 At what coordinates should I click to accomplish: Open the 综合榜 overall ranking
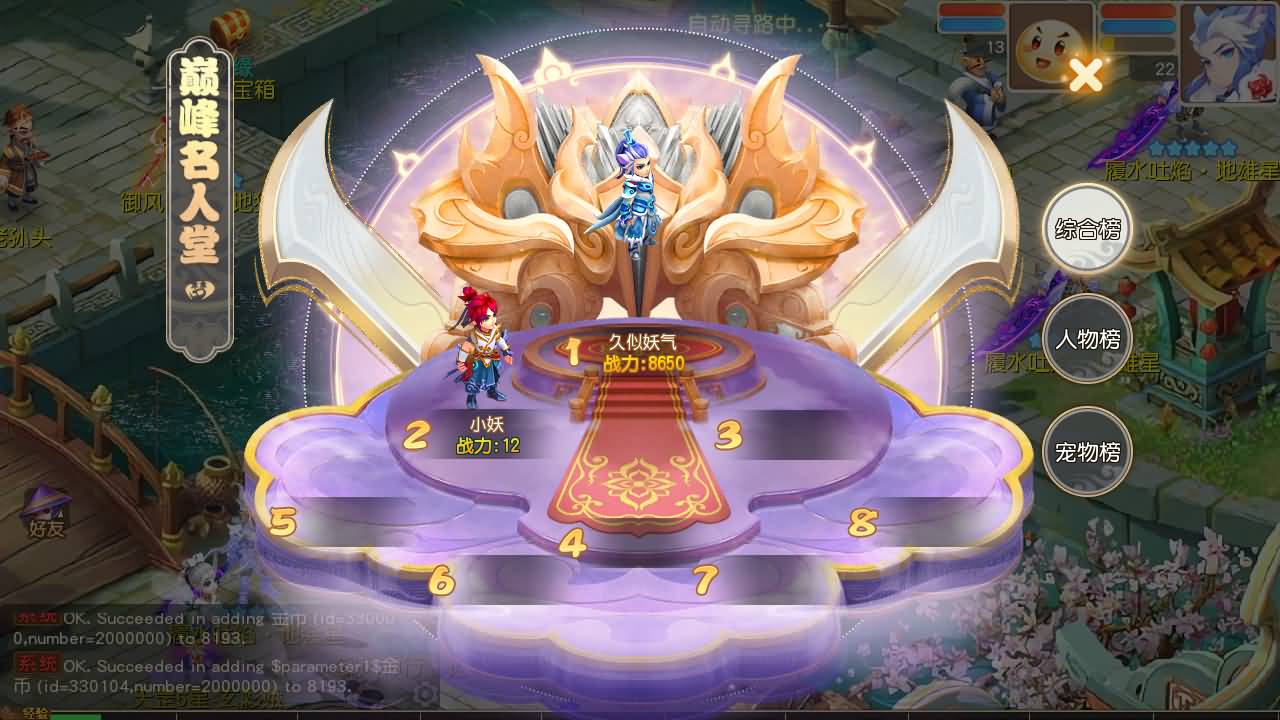(x=1086, y=229)
